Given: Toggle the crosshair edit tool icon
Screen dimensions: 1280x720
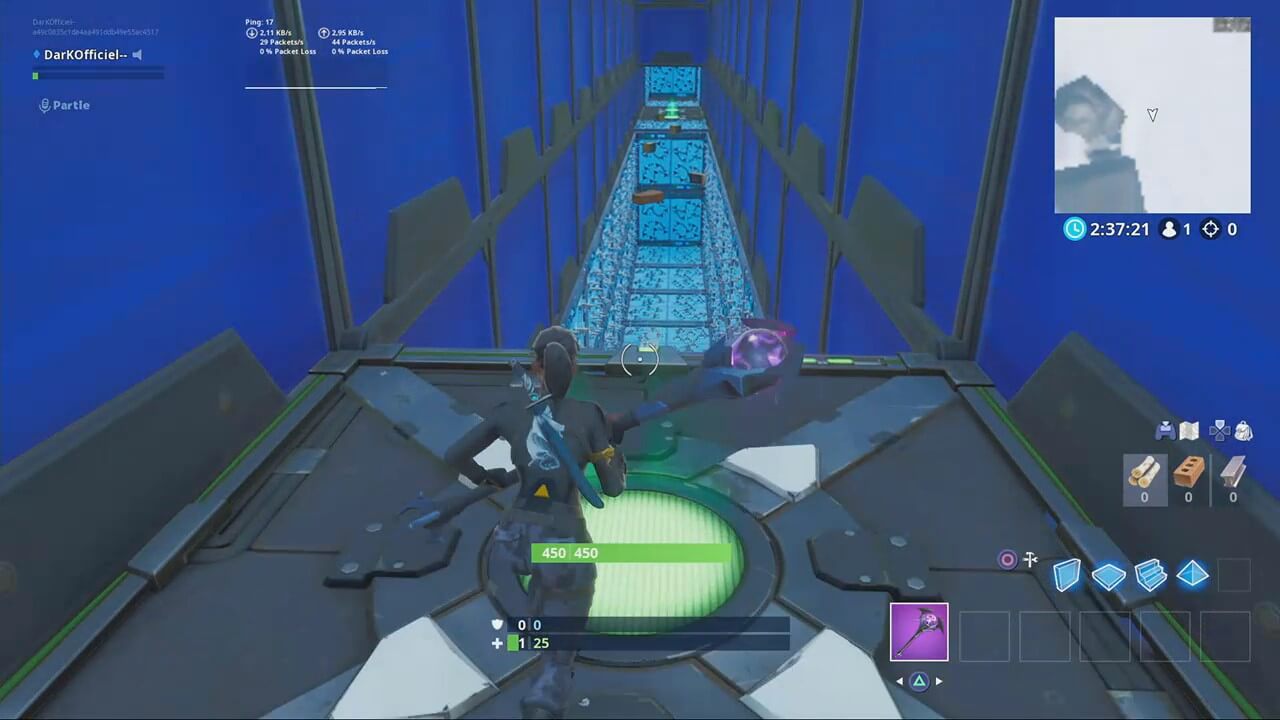Looking at the screenshot, I should [x=1030, y=560].
